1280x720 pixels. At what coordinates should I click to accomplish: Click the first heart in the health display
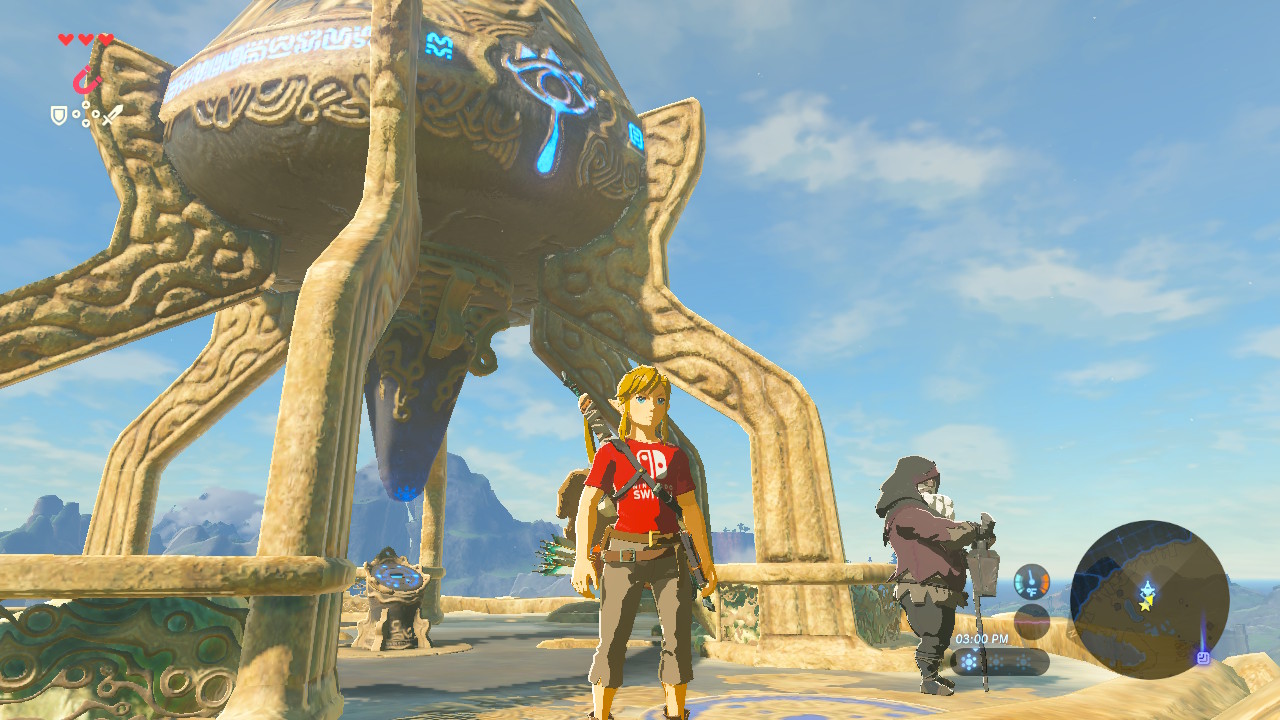tap(65, 39)
